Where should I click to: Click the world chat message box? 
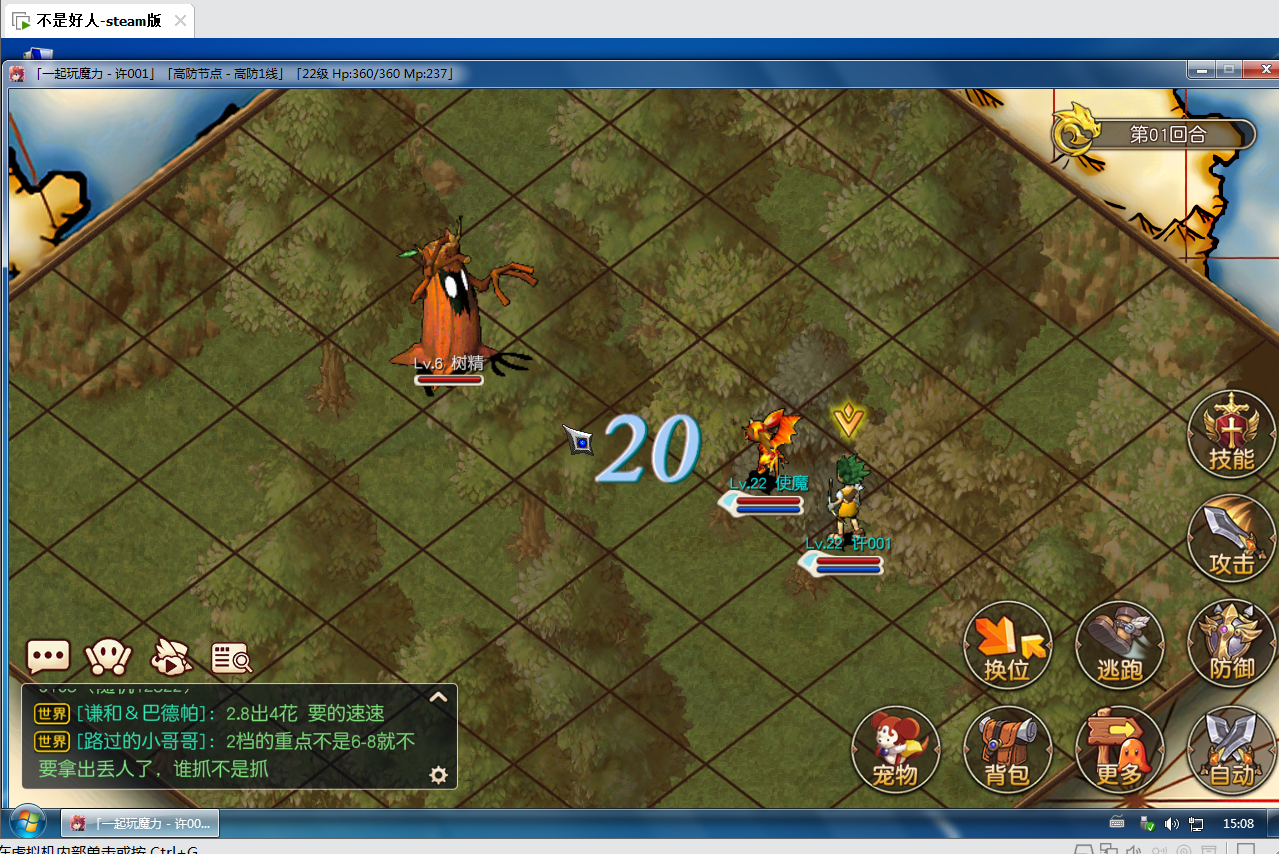click(230, 740)
